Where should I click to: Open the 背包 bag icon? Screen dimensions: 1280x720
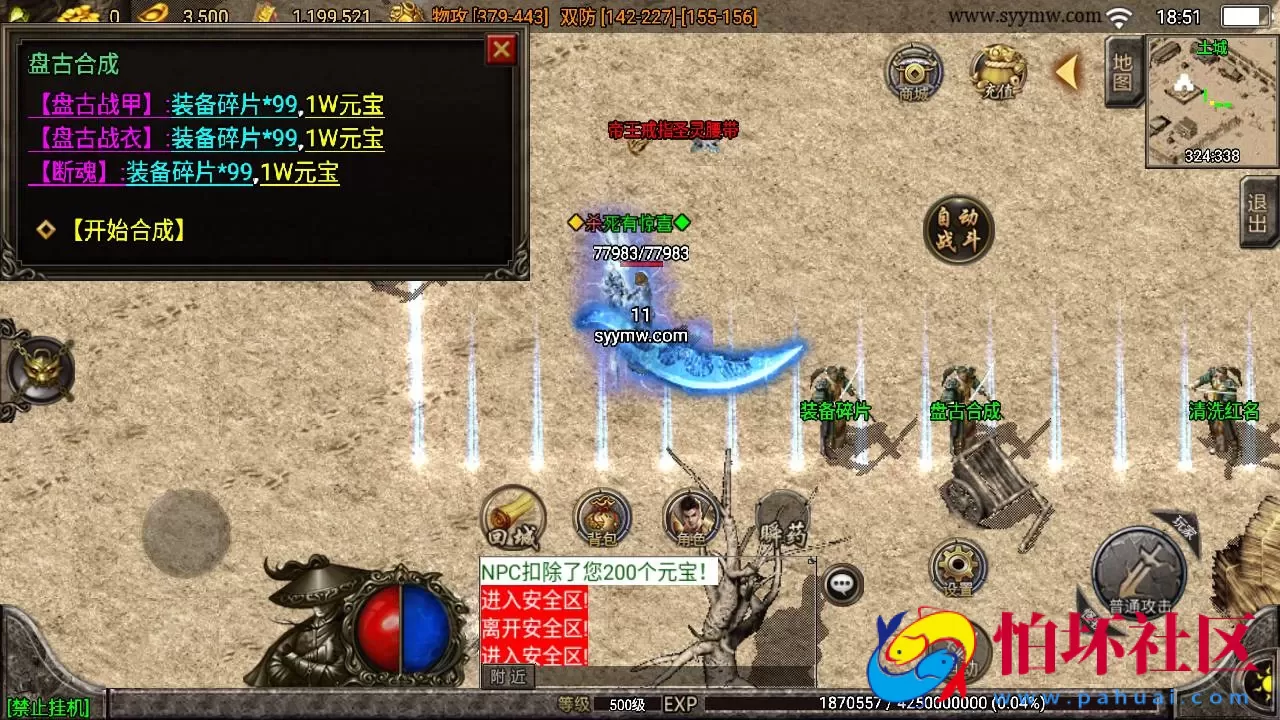(600, 518)
